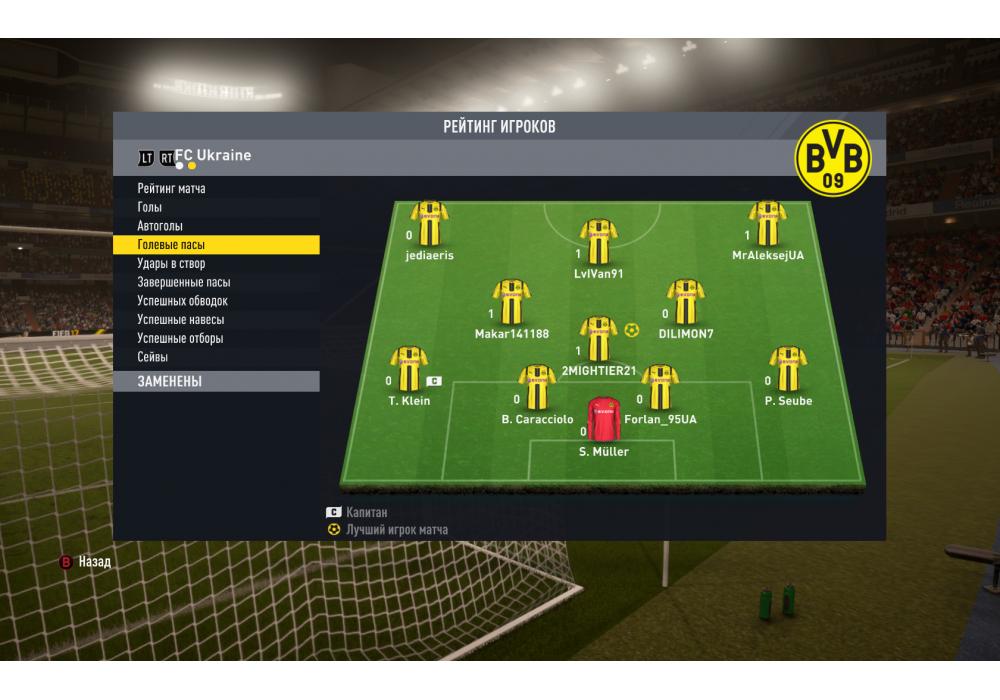Screen dimensions: 1000x700
Task: Select player jediaeris on the pitch
Action: [x=430, y=224]
